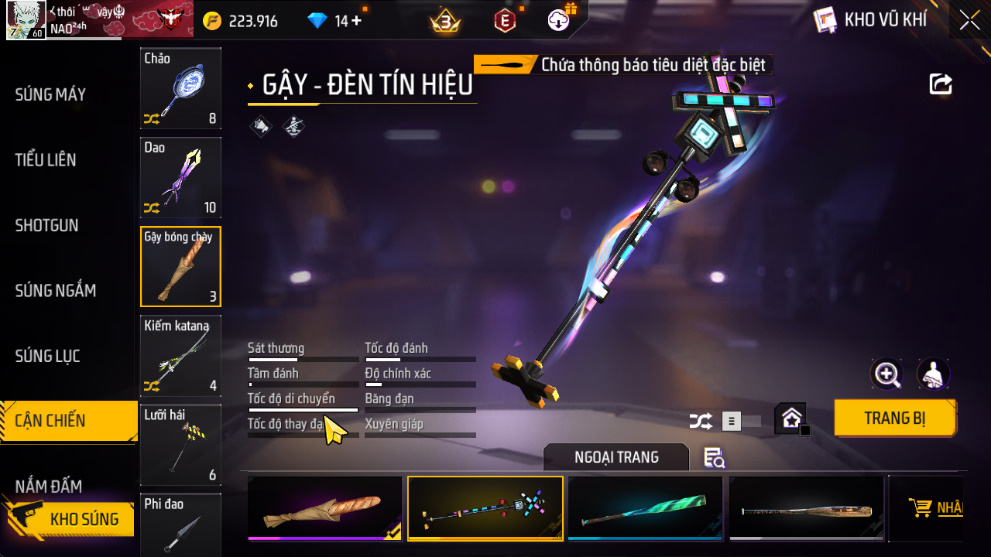
Task: Select the Kiếm katana weapon
Action: click(180, 356)
